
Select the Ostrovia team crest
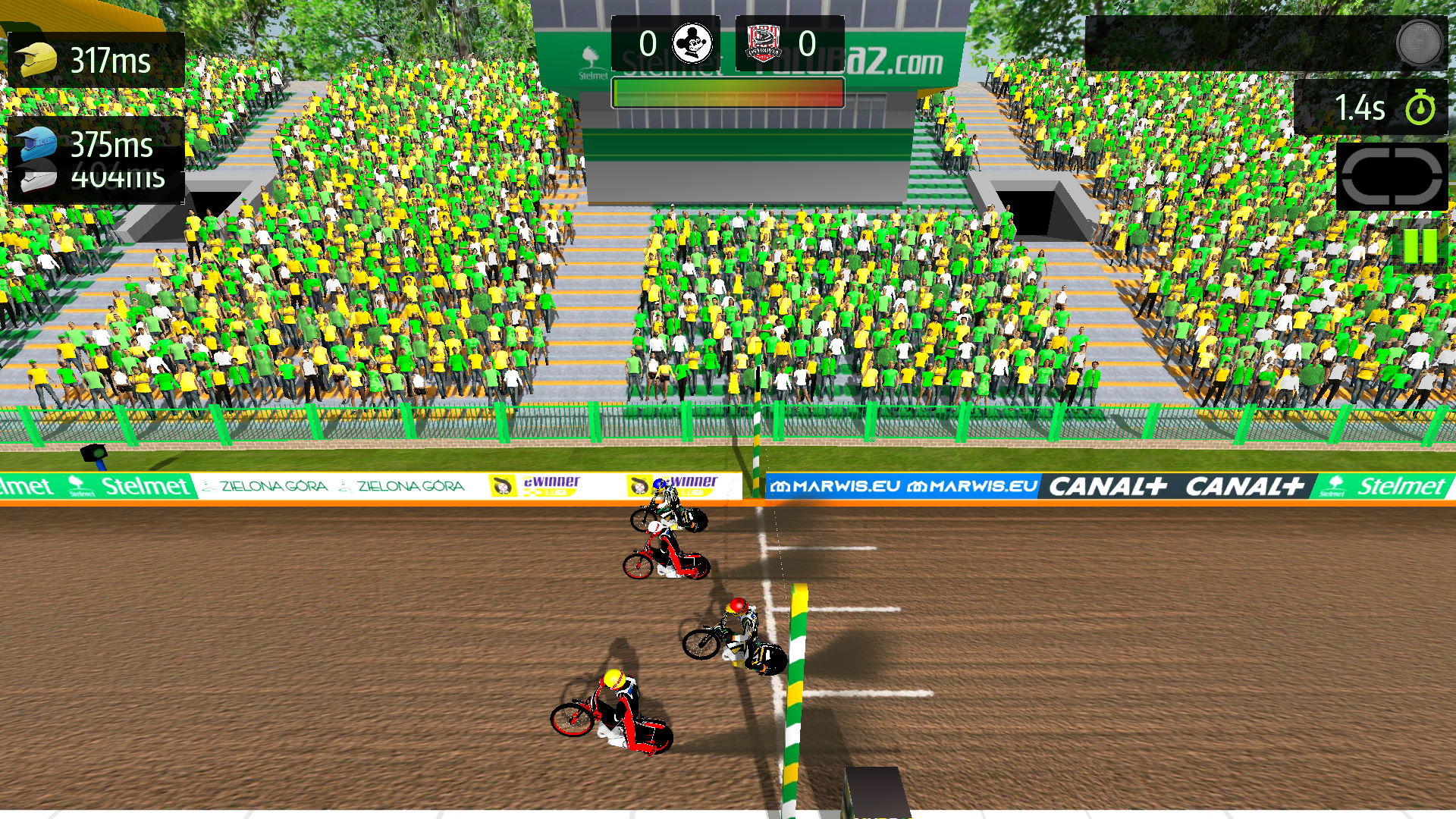(764, 42)
